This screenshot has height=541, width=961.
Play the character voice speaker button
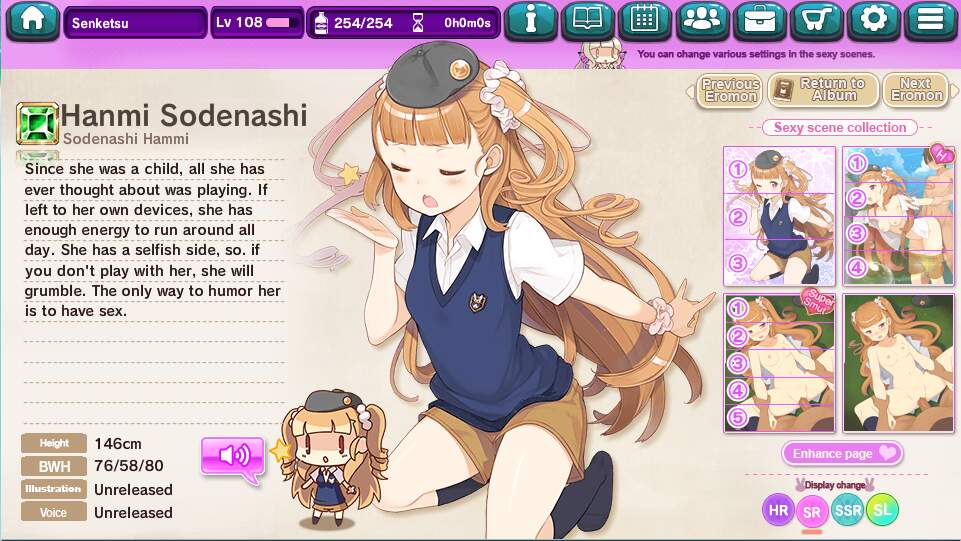[233, 456]
